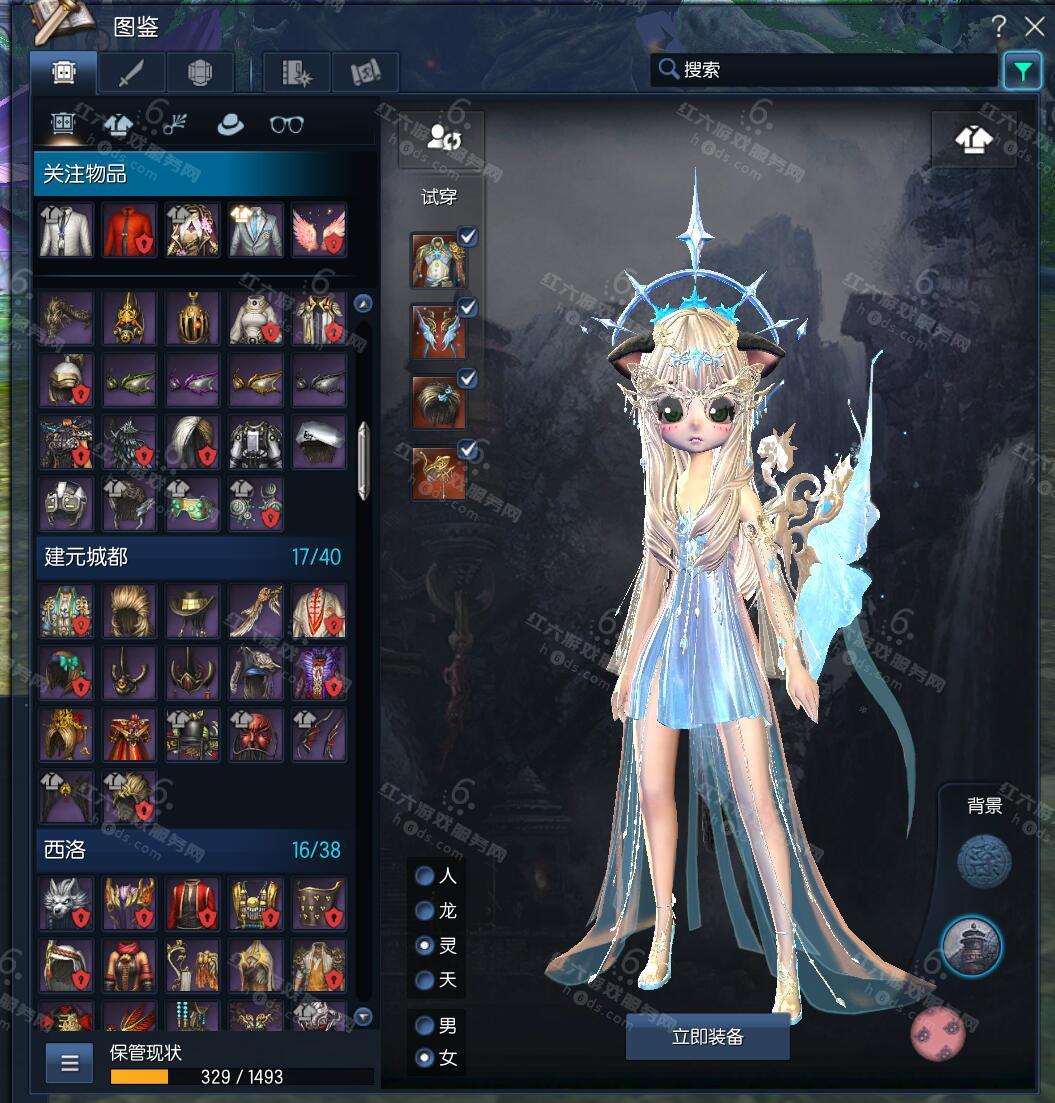1055x1103 pixels.
Task: Choose the pagoda background thumbnail
Action: (x=971, y=946)
